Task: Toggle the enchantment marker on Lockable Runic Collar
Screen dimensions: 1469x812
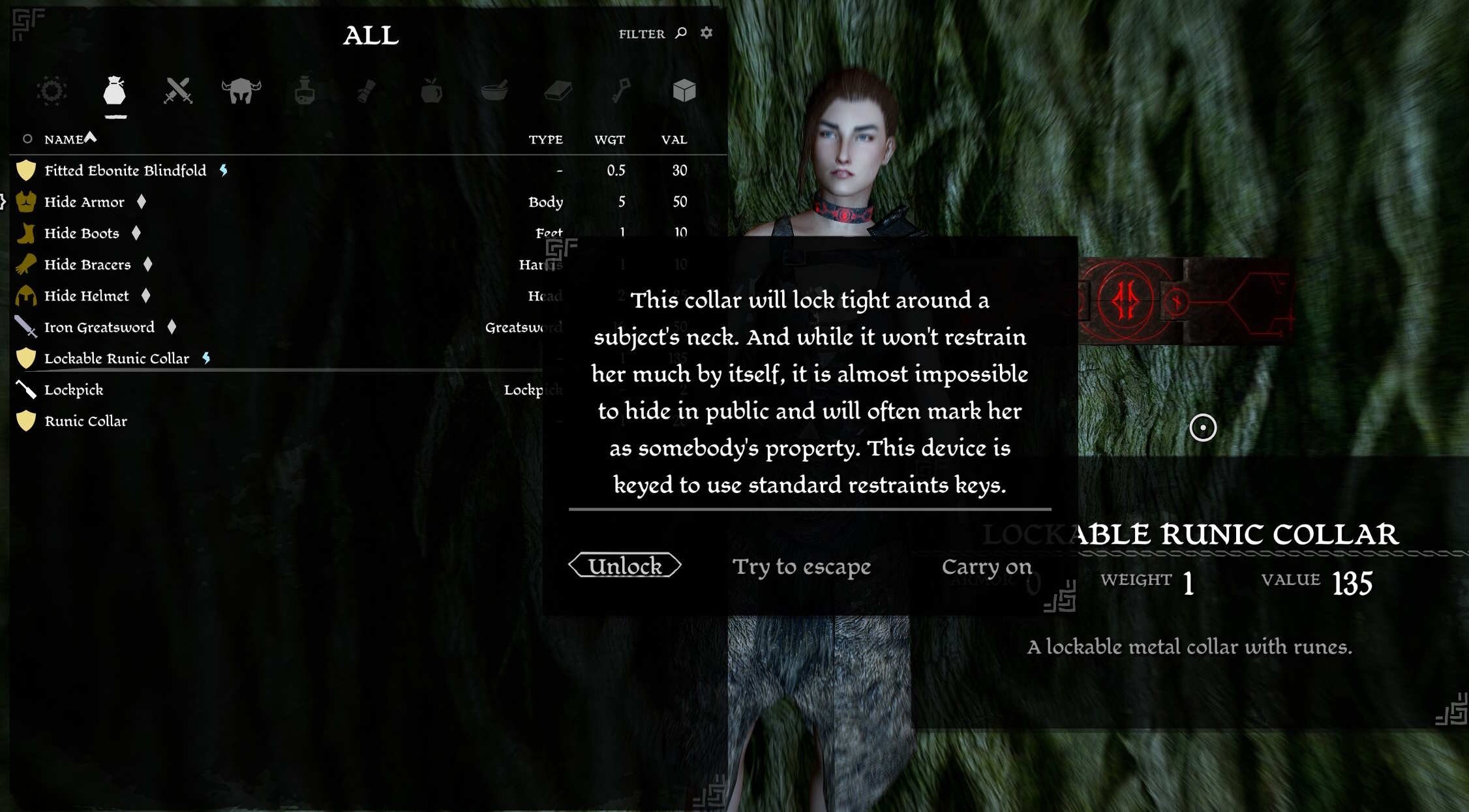Action: (206, 358)
